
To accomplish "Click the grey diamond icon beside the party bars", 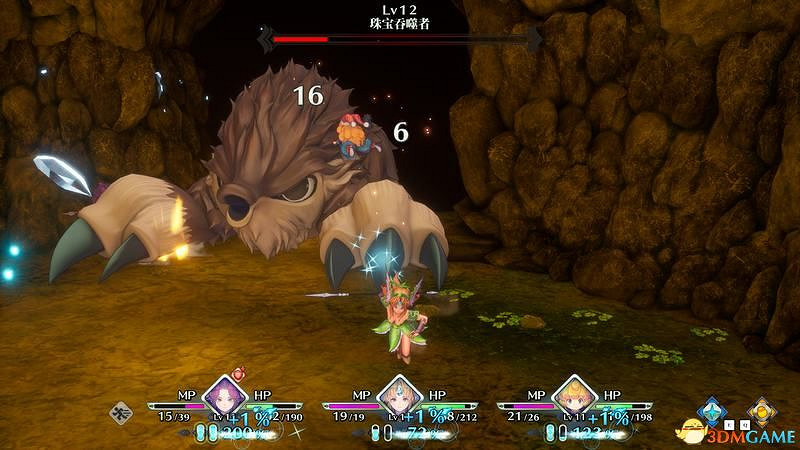I will [122, 412].
